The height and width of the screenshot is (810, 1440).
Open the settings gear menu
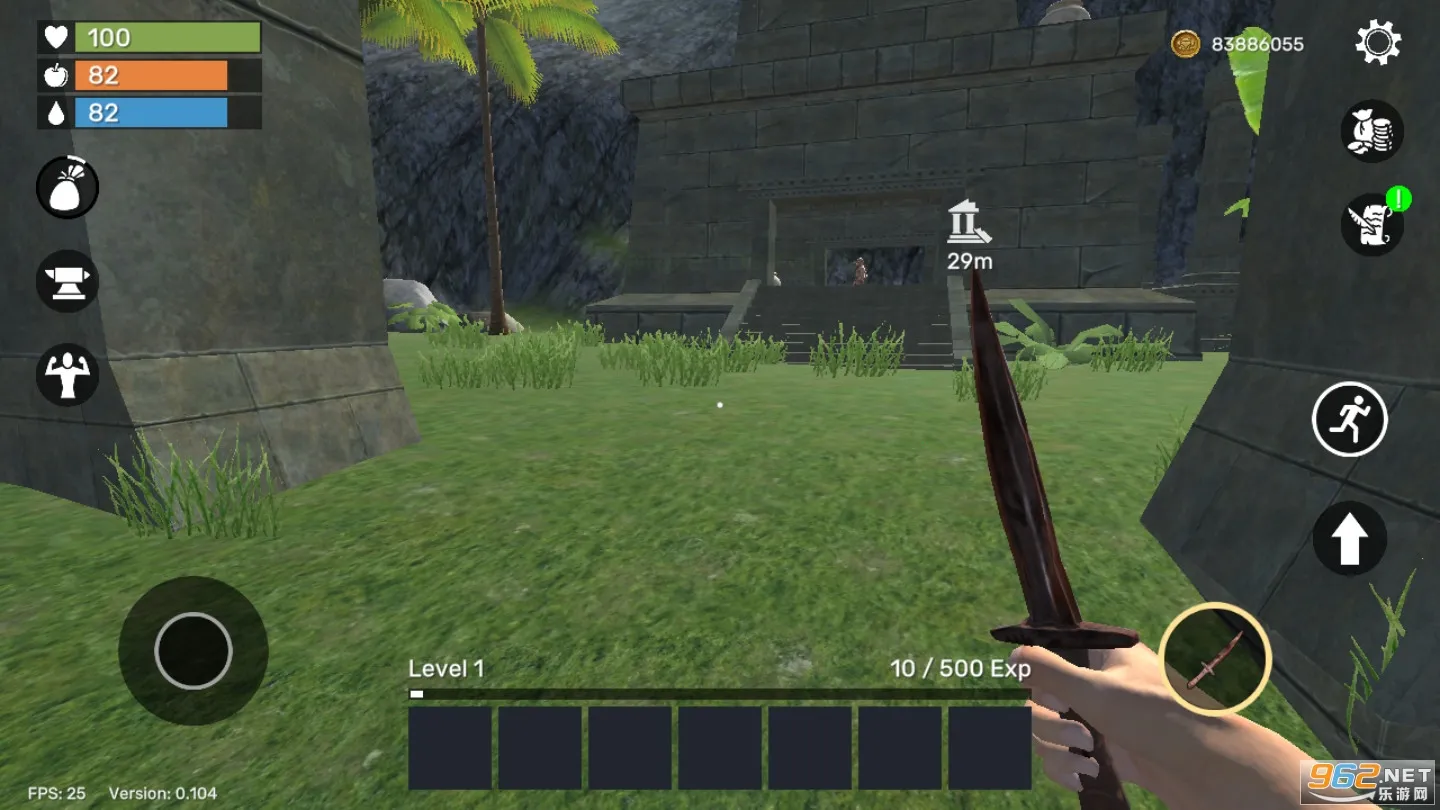(x=1378, y=44)
